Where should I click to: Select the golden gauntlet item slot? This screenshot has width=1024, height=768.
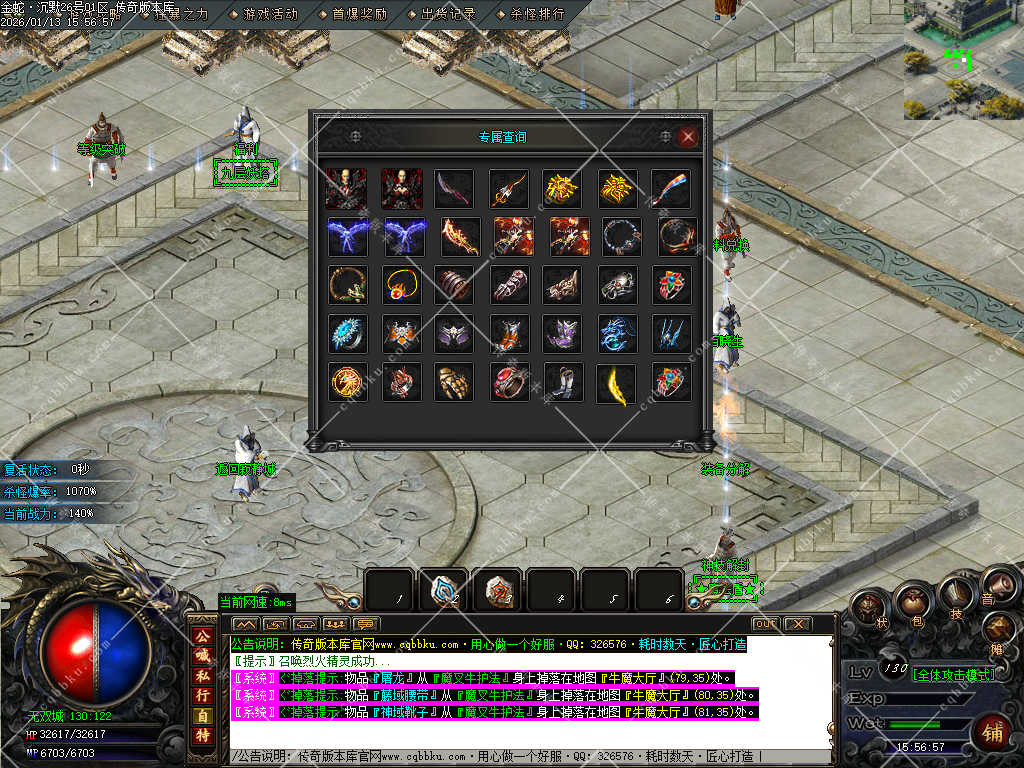[x=454, y=384]
